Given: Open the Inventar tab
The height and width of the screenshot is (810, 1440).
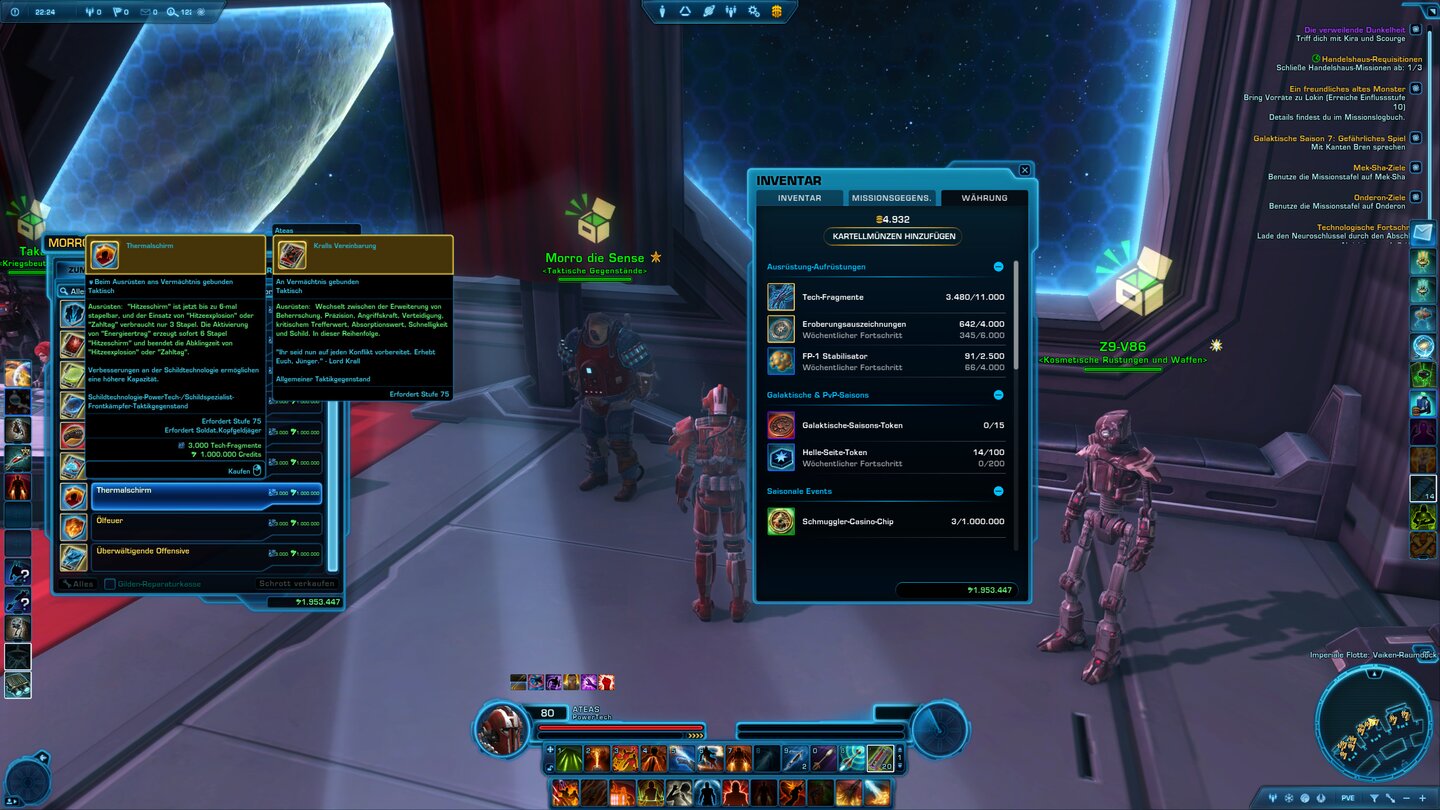Looking at the screenshot, I should 800,197.
